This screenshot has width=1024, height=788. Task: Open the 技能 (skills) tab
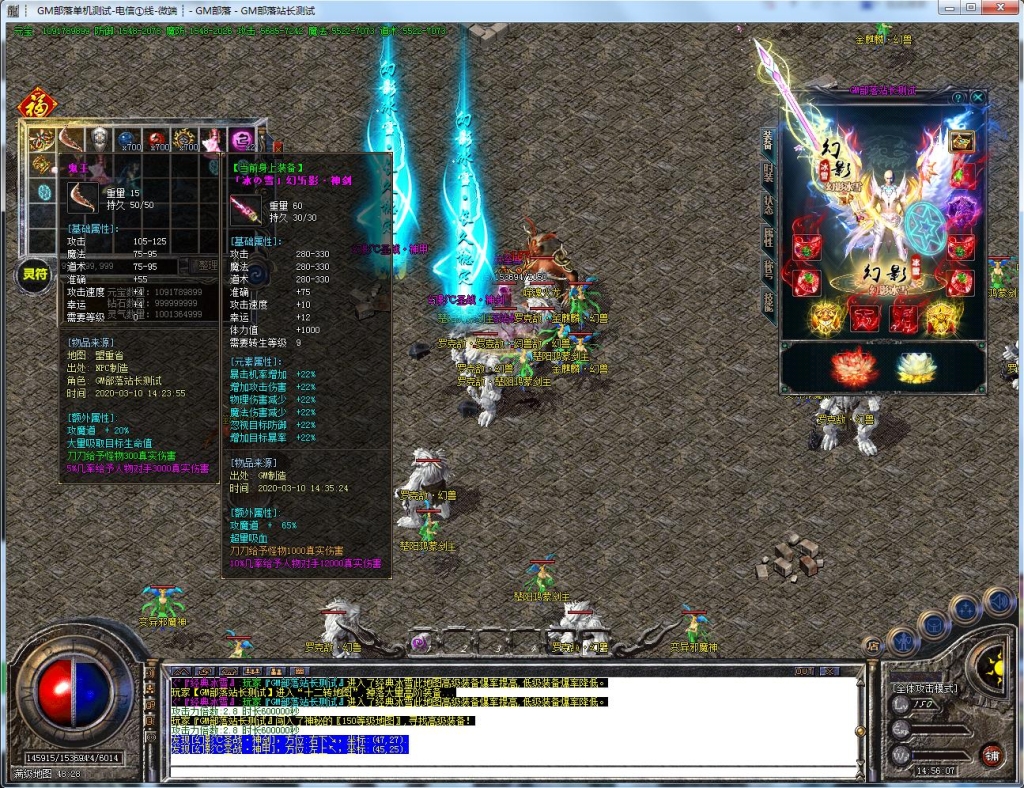[768, 301]
